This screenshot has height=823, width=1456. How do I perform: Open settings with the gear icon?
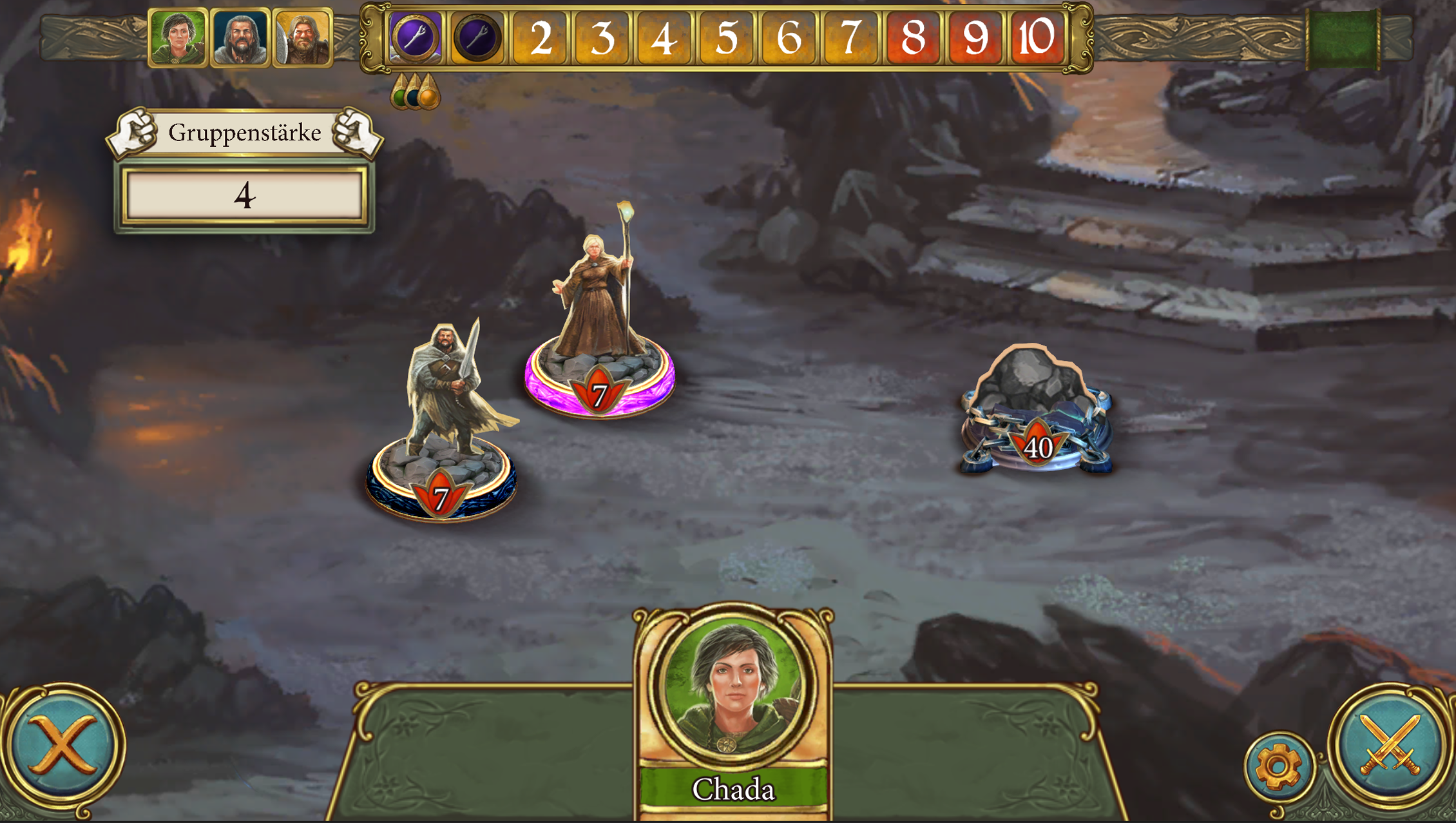1279,767
